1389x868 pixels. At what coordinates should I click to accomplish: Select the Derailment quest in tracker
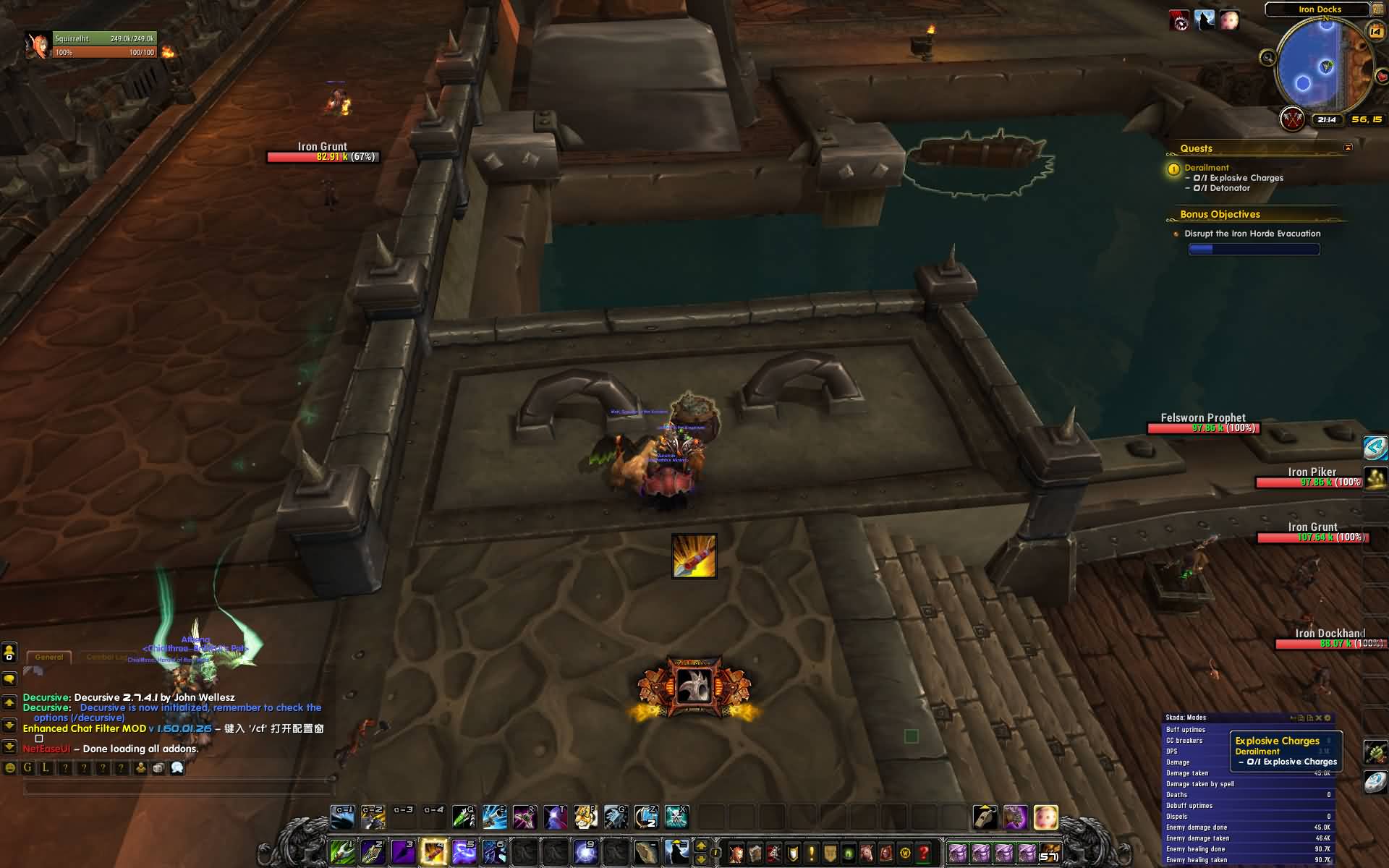coord(1206,167)
